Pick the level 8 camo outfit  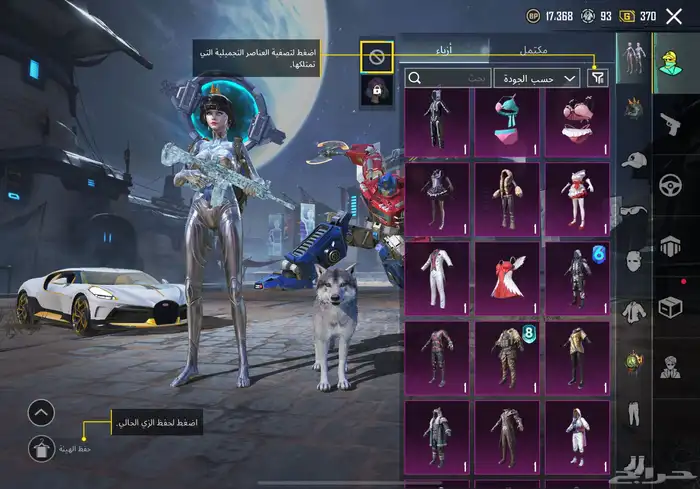pyautogui.click(x=507, y=353)
